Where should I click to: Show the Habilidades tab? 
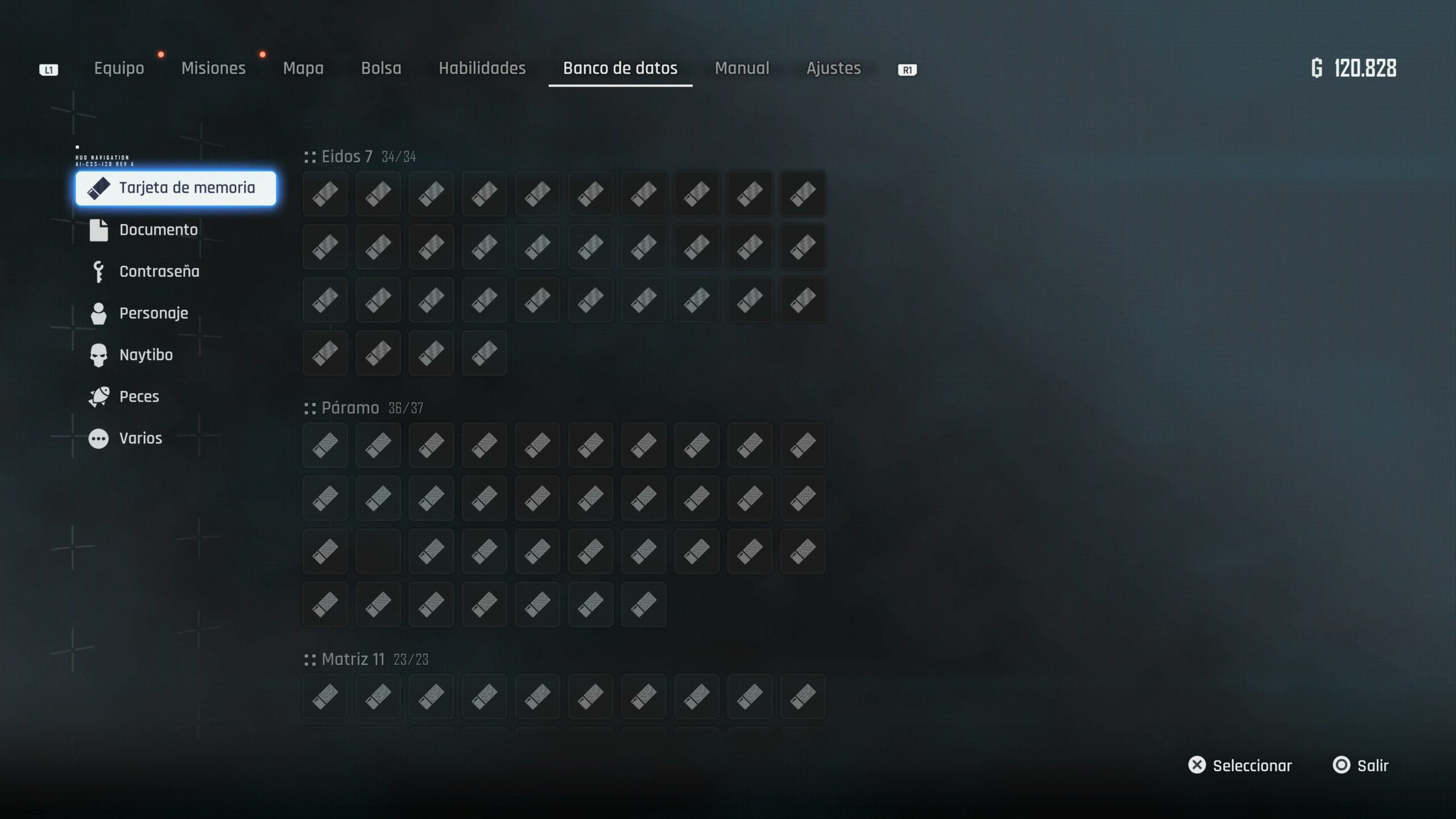click(482, 68)
